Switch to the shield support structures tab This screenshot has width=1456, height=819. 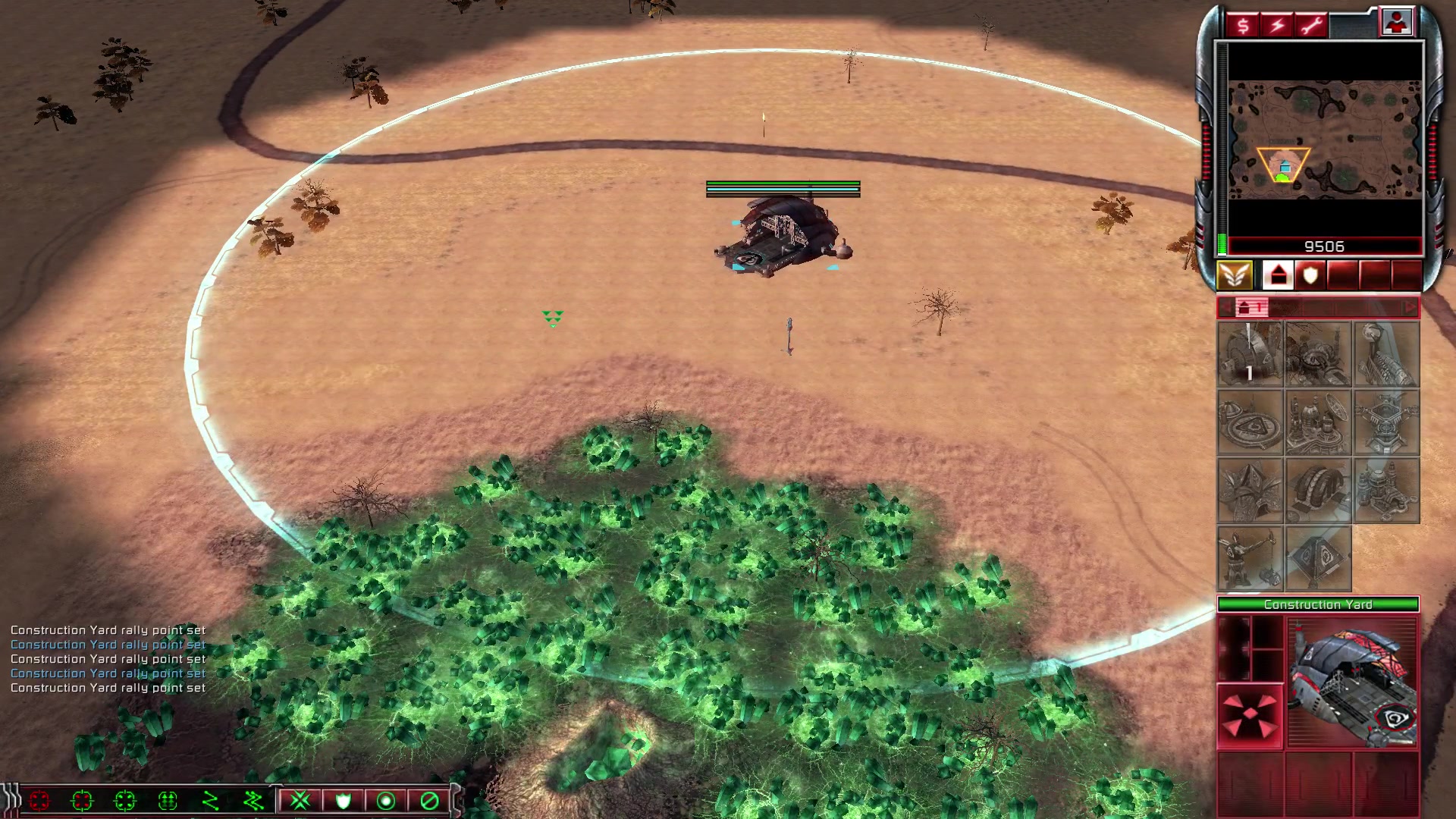click(x=1310, y=275)
